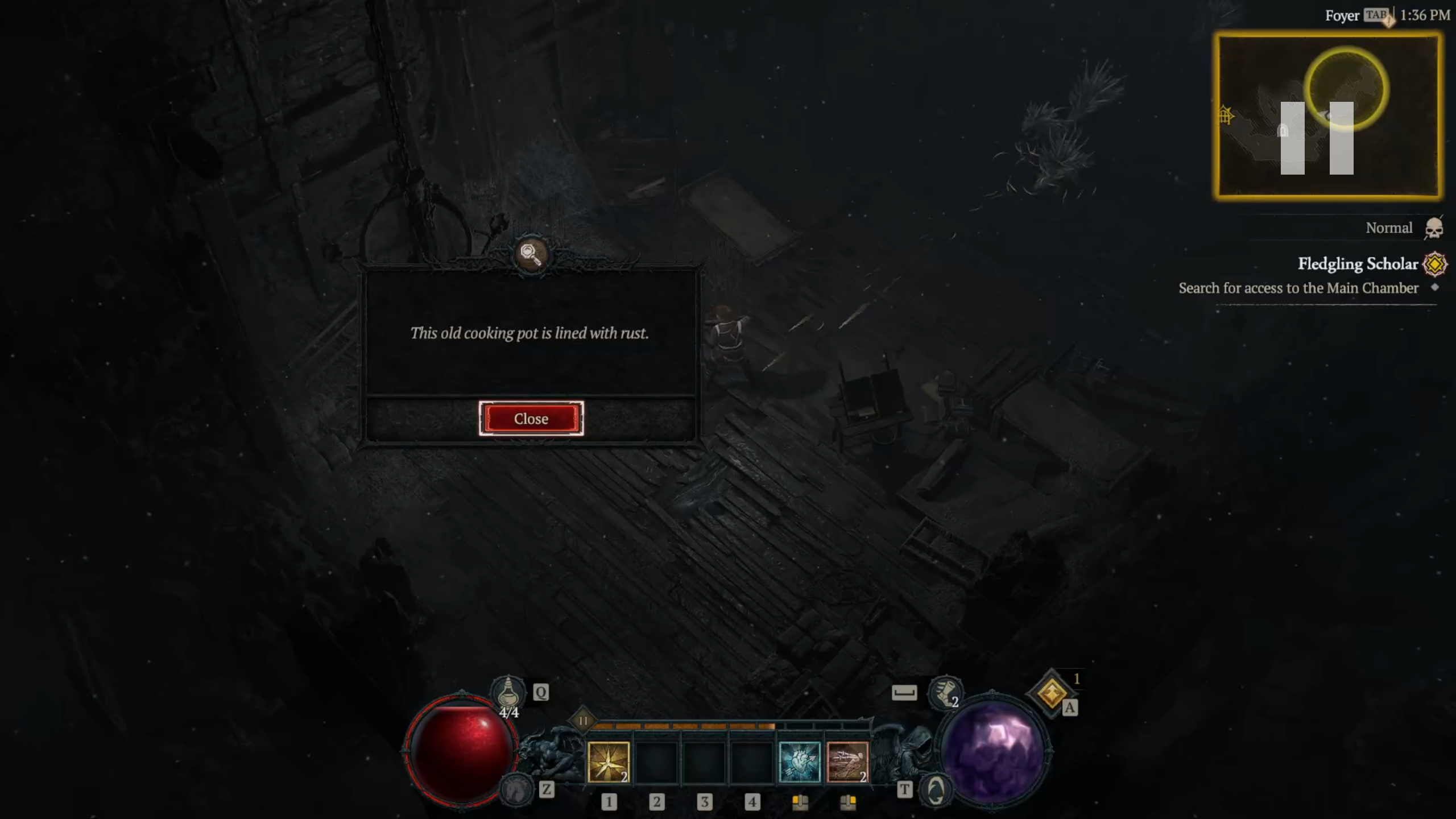Screen dimensions: 1456x819
Task: Activate the golden star burst skill
Action: (608, 762)
